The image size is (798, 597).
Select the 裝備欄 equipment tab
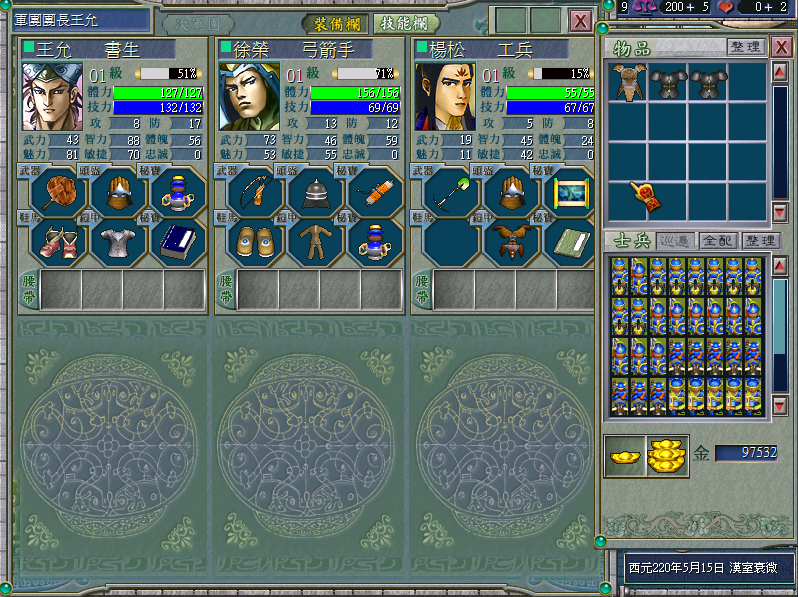335,23
